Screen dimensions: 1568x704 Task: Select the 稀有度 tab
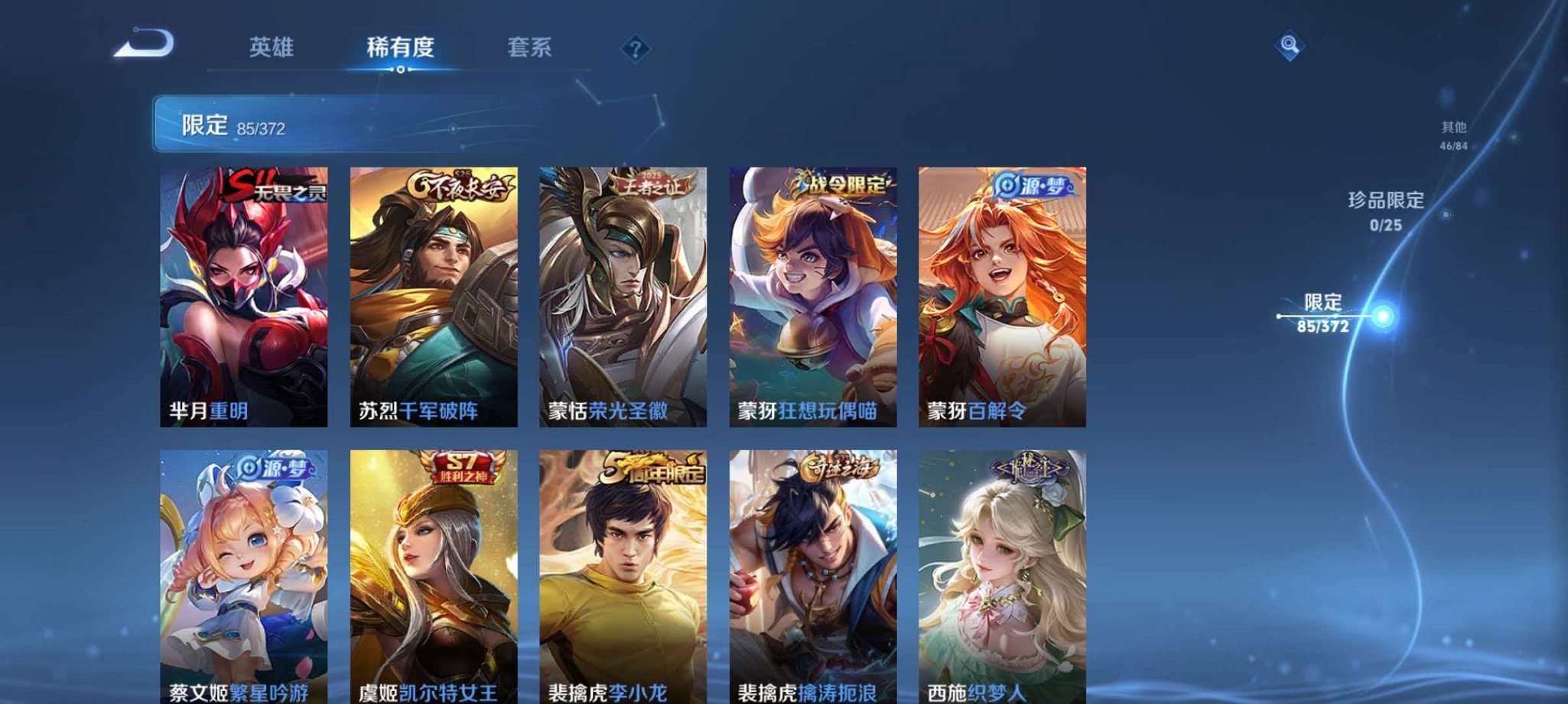(x=401, y=47)
